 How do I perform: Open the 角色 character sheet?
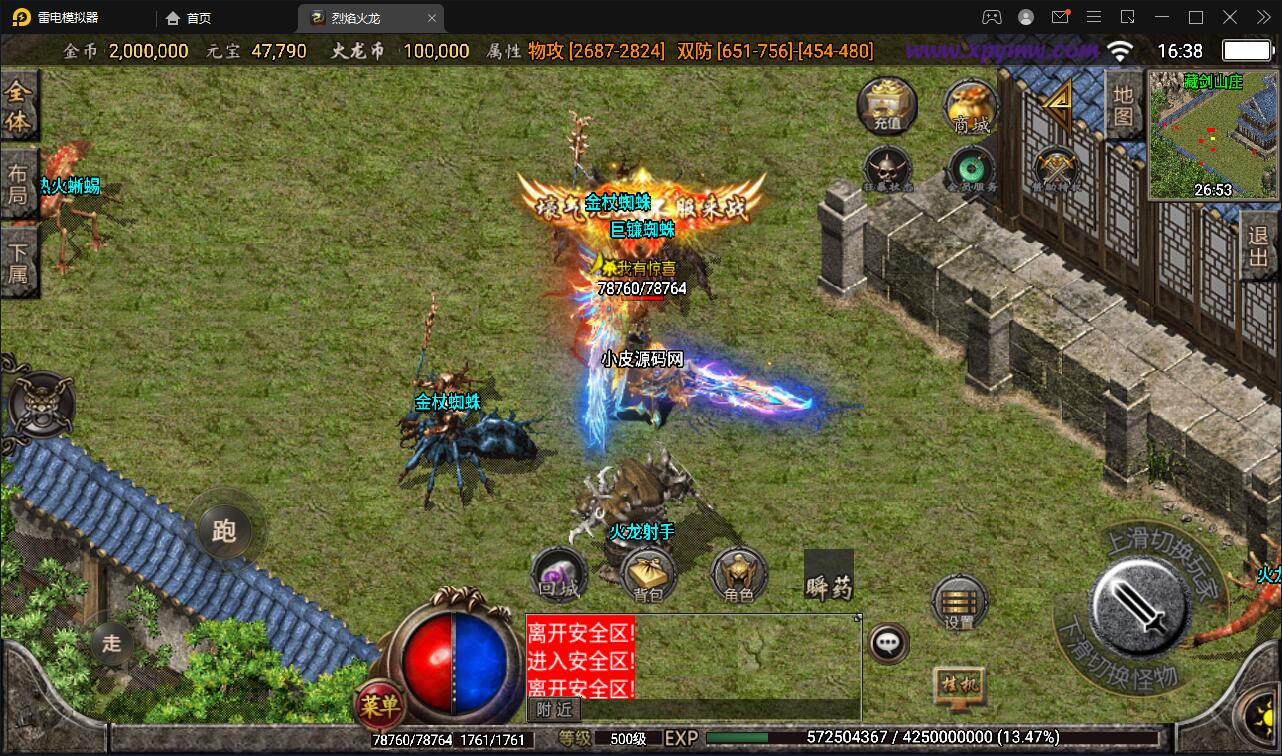click(x=739, y=576)
